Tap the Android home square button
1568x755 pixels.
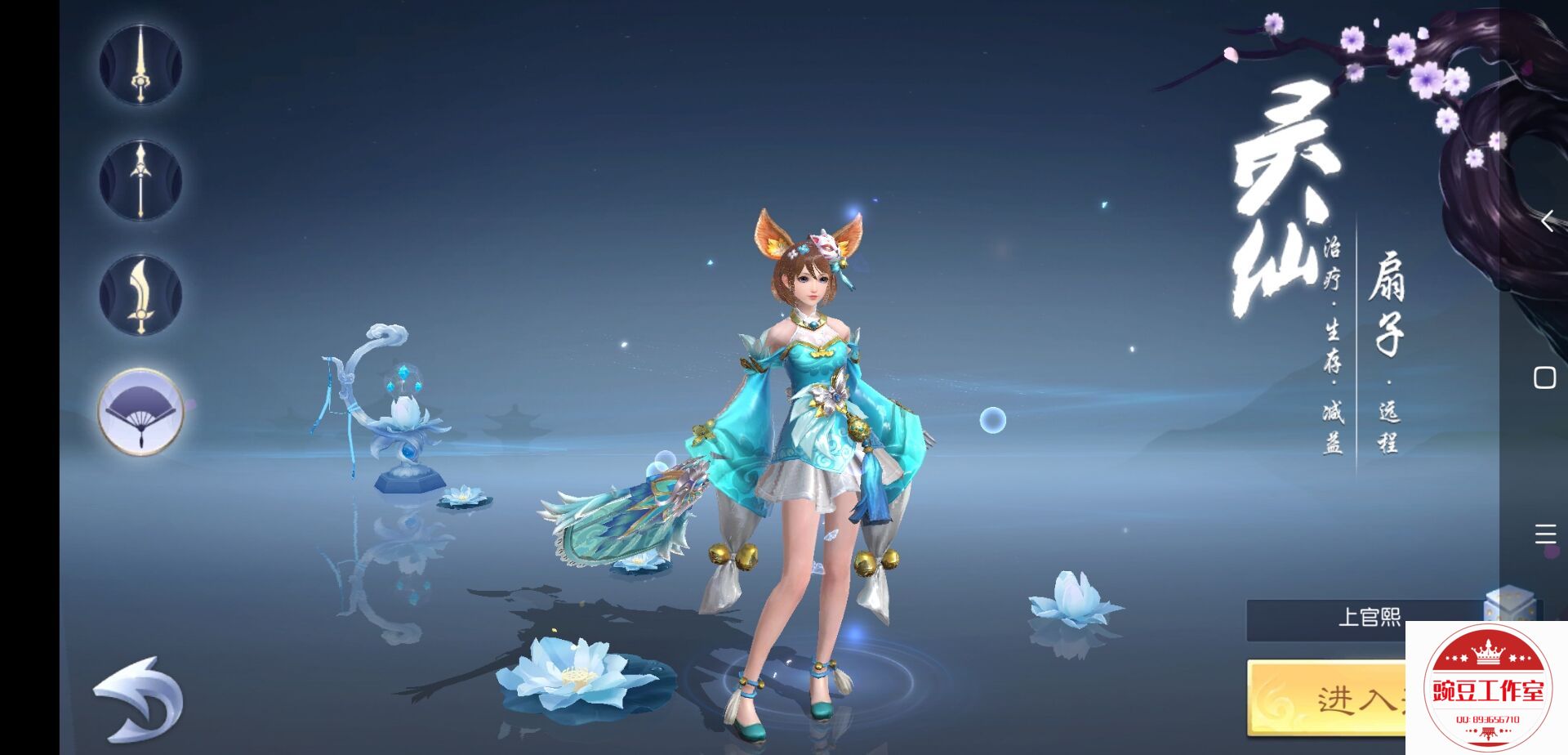pos(1544,377)
